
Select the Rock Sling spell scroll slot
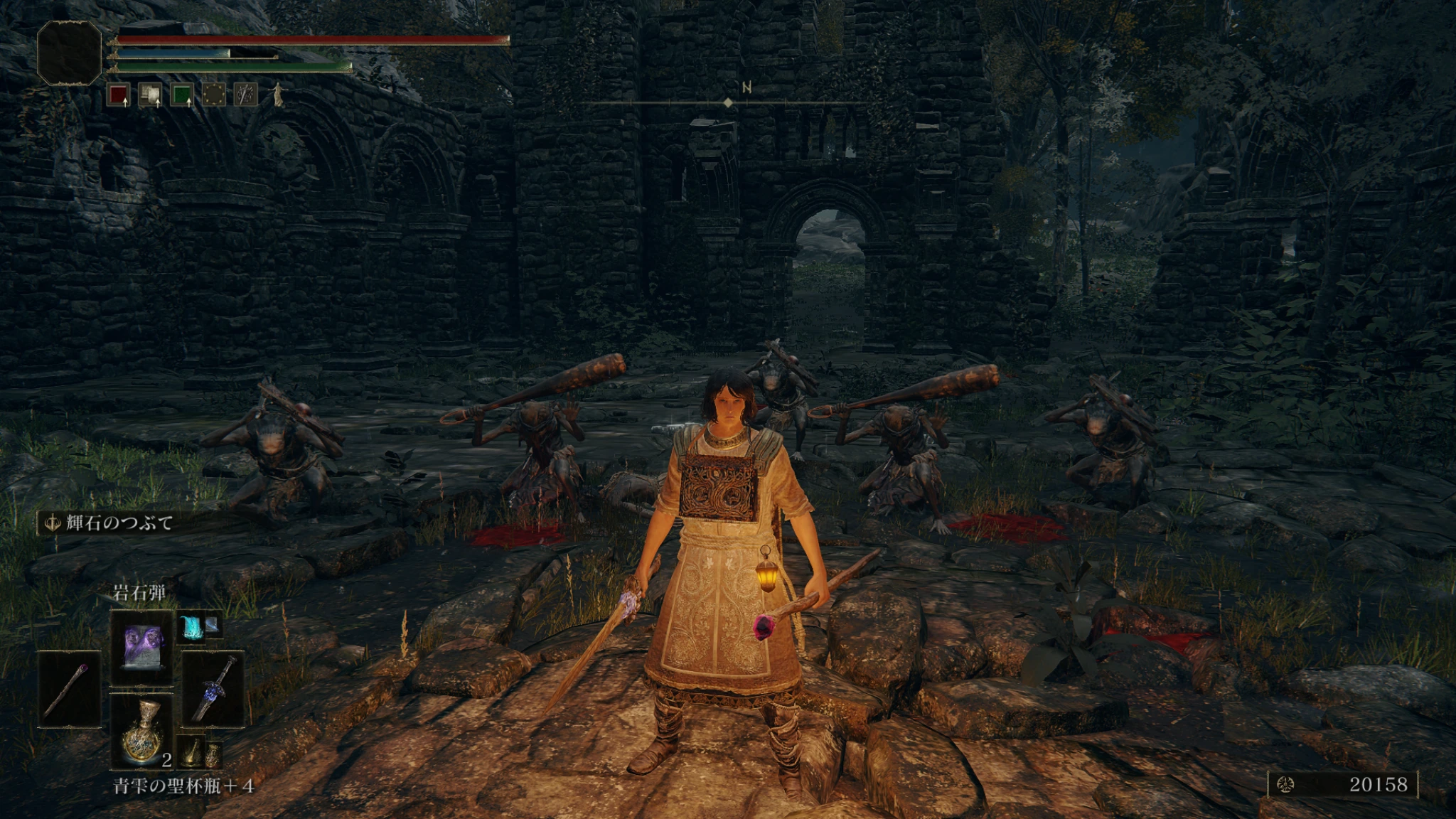pyautogui.click(x=141, y=647)
